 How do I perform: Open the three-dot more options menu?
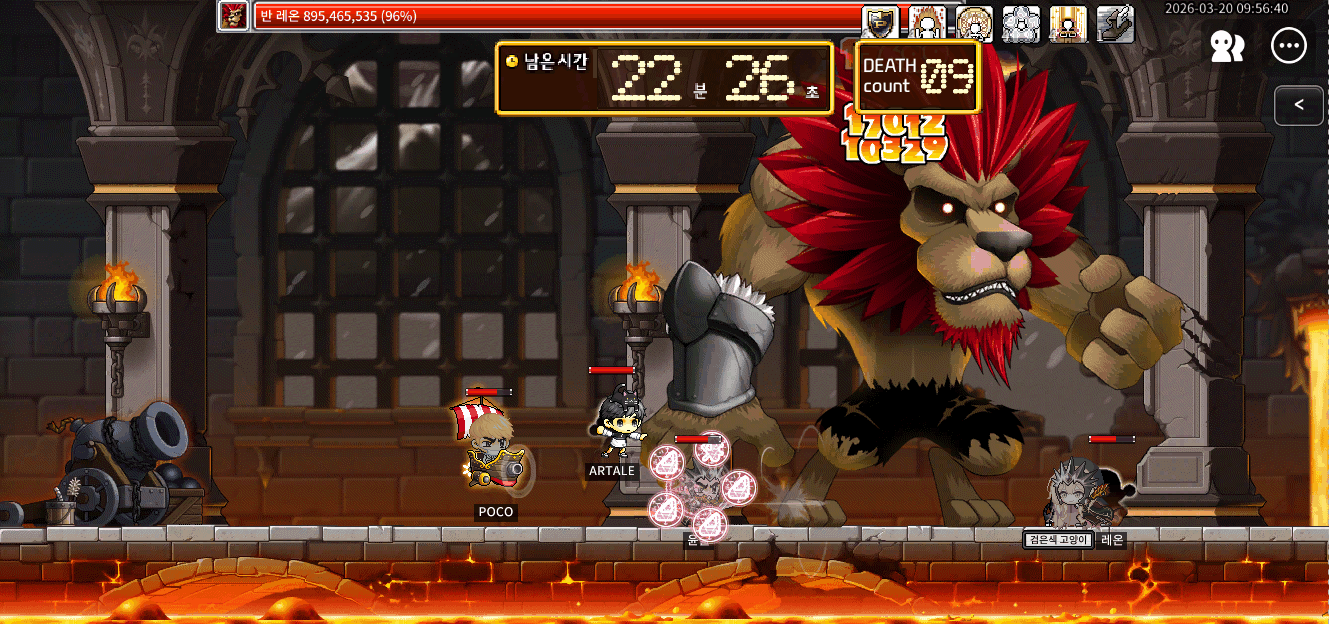click(1289, 46)
